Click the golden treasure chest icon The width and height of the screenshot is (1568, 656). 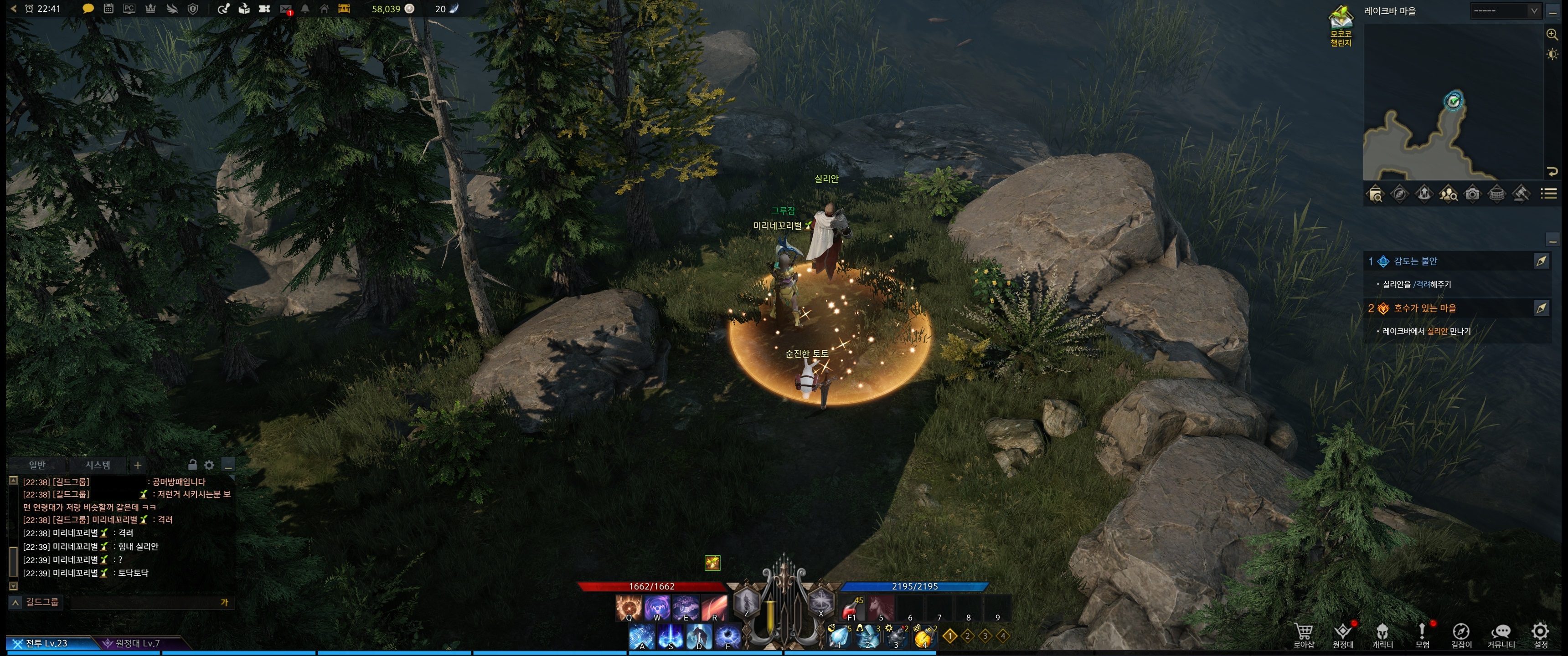[x=344, y=9]
